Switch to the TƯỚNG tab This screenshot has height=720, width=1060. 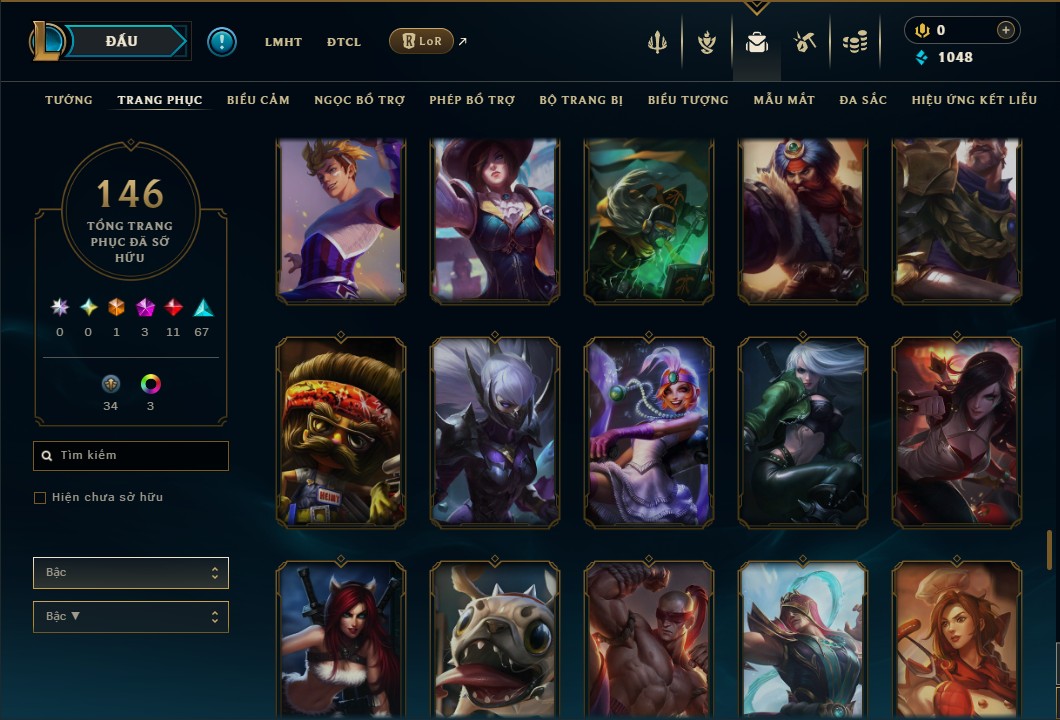69,100
